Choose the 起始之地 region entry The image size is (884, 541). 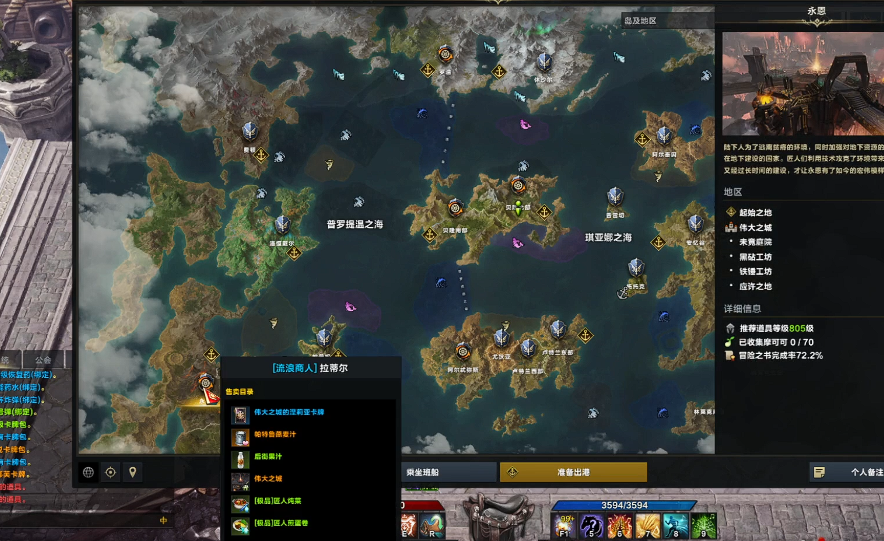(755, 212)
